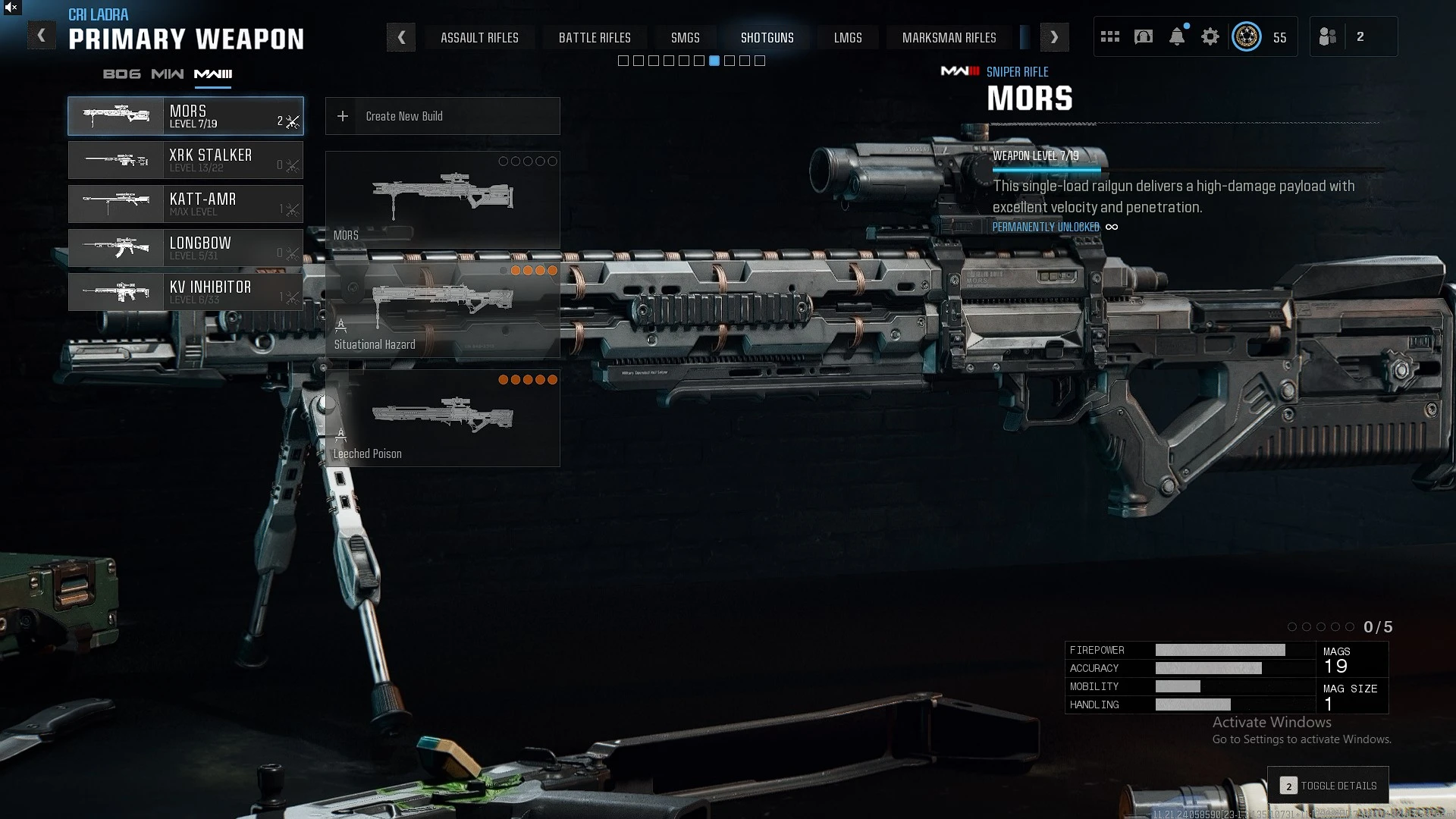Filter weapons by the BO6 game logo
Viewport: 1456px width, 819px height.
(121, 74)
